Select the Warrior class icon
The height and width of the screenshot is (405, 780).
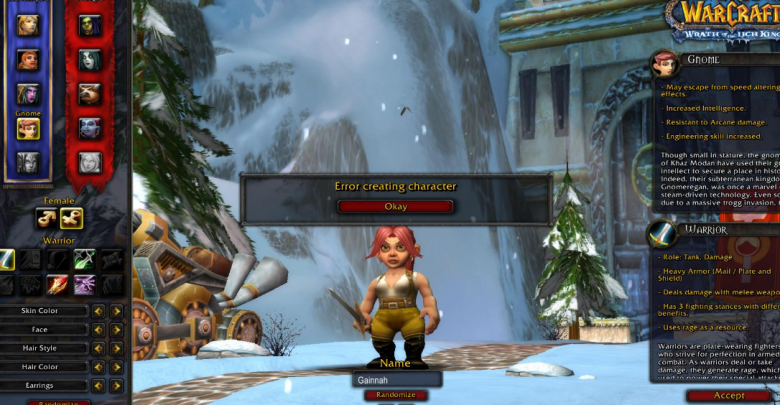9,261
